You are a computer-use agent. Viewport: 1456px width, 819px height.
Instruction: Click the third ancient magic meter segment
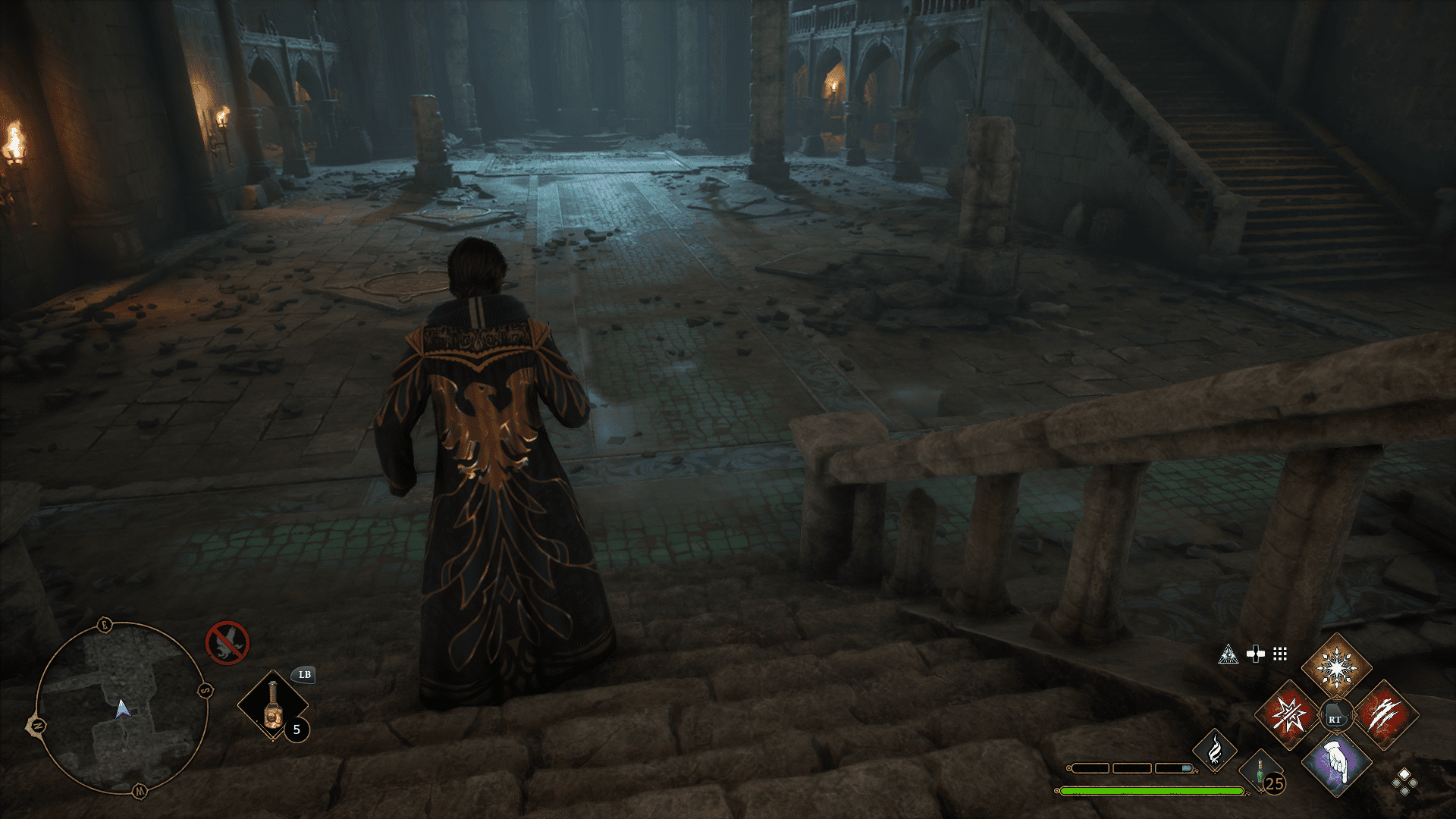(x=1173, y=769)
